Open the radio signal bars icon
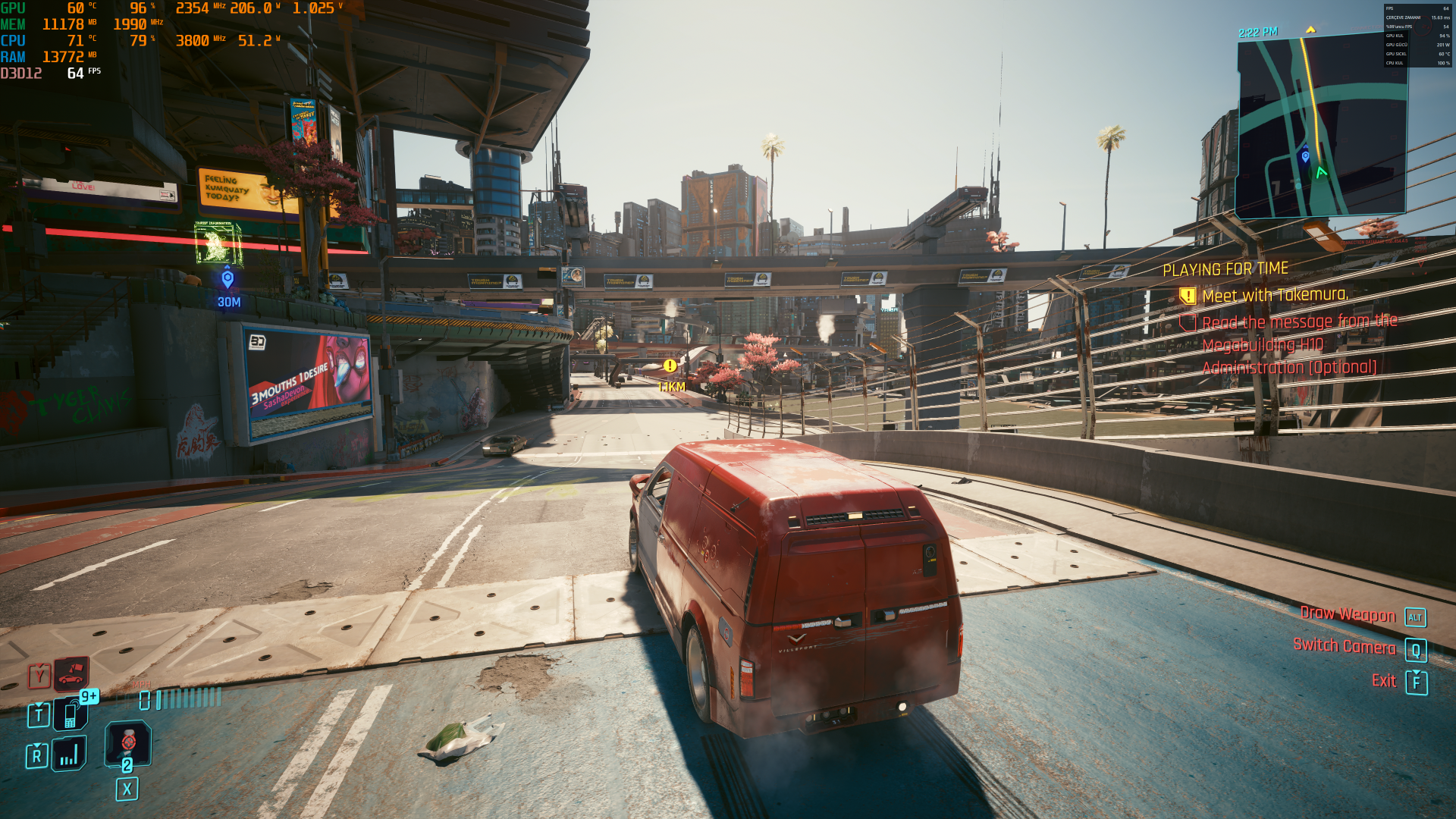 point(69,755)
